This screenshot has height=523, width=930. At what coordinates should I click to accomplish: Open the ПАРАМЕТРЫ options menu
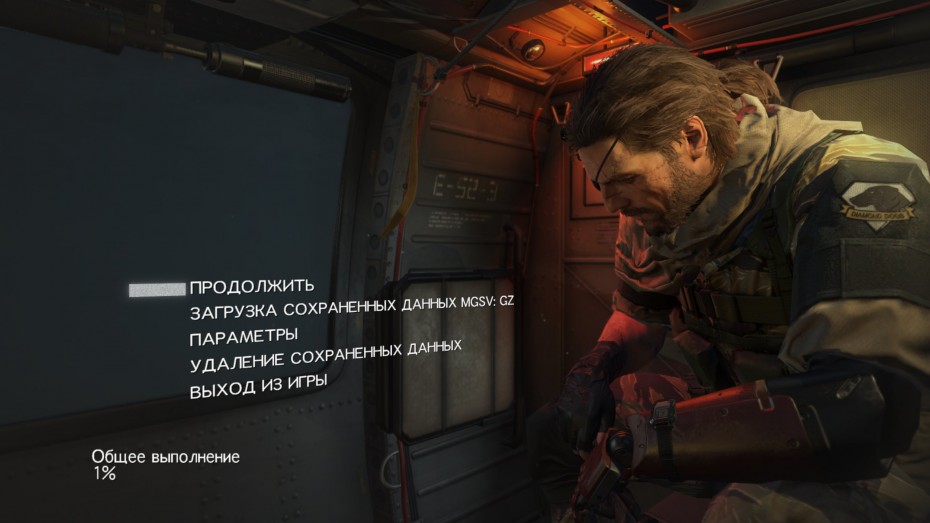(244, 335)
